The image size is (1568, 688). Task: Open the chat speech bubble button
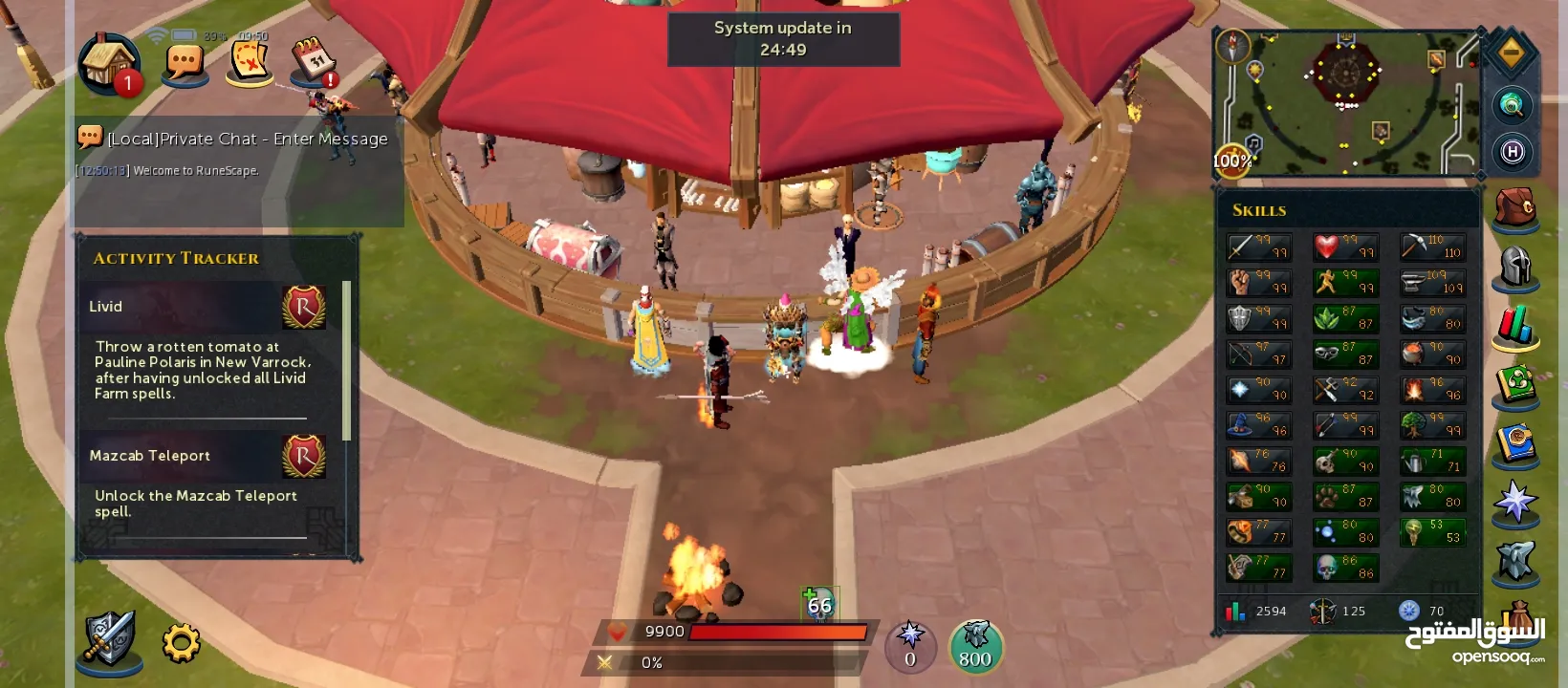(185, 64)
